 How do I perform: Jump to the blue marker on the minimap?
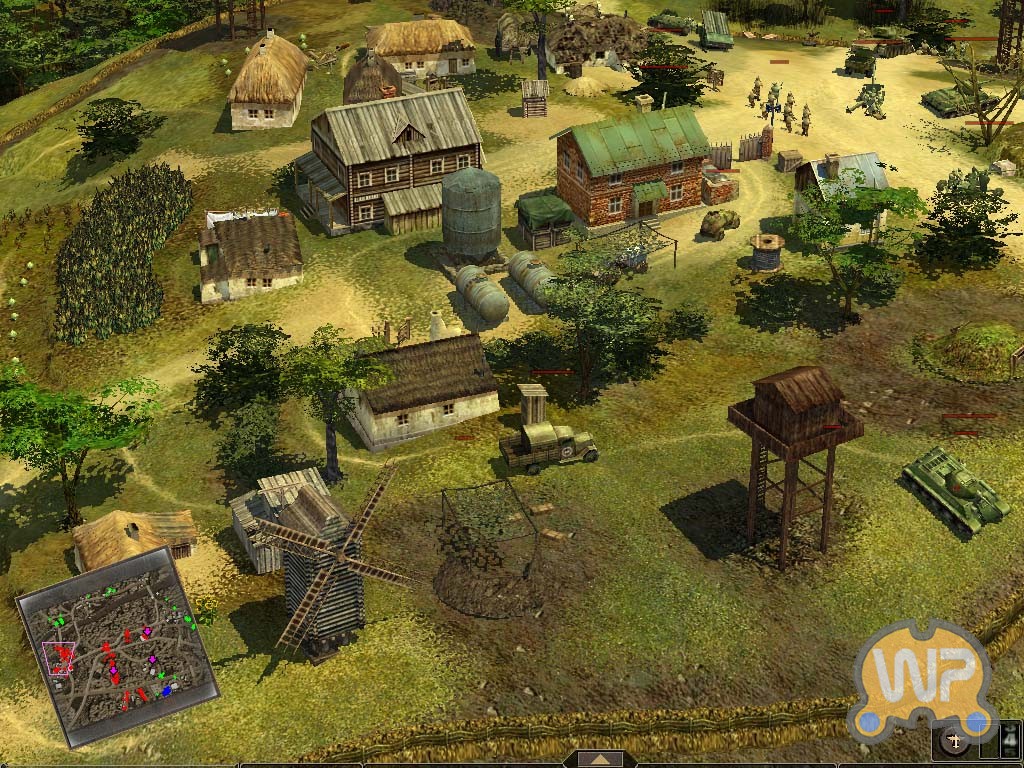[x=167, y=690]
